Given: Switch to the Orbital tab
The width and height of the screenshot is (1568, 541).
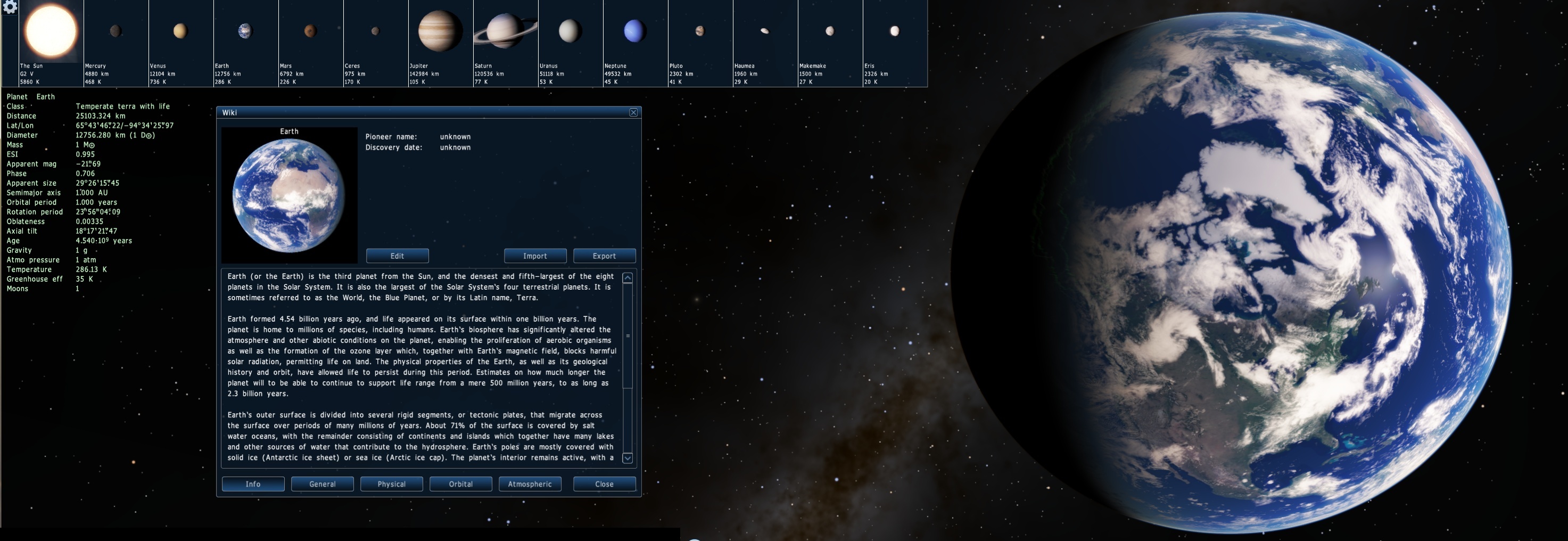Looking at the screenshot, I should tap(461, 485).
